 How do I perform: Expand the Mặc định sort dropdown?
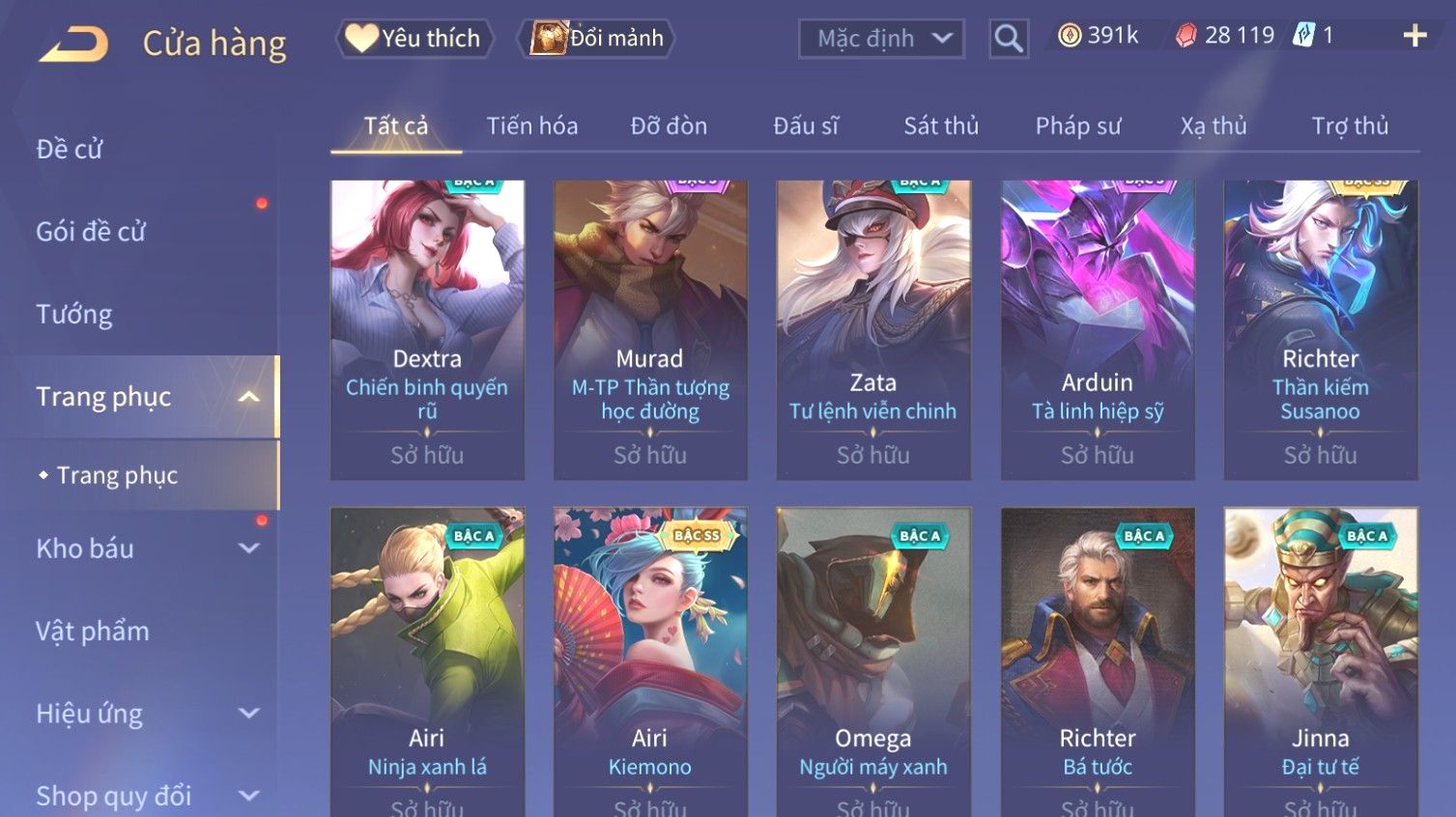tap(881, 39)
